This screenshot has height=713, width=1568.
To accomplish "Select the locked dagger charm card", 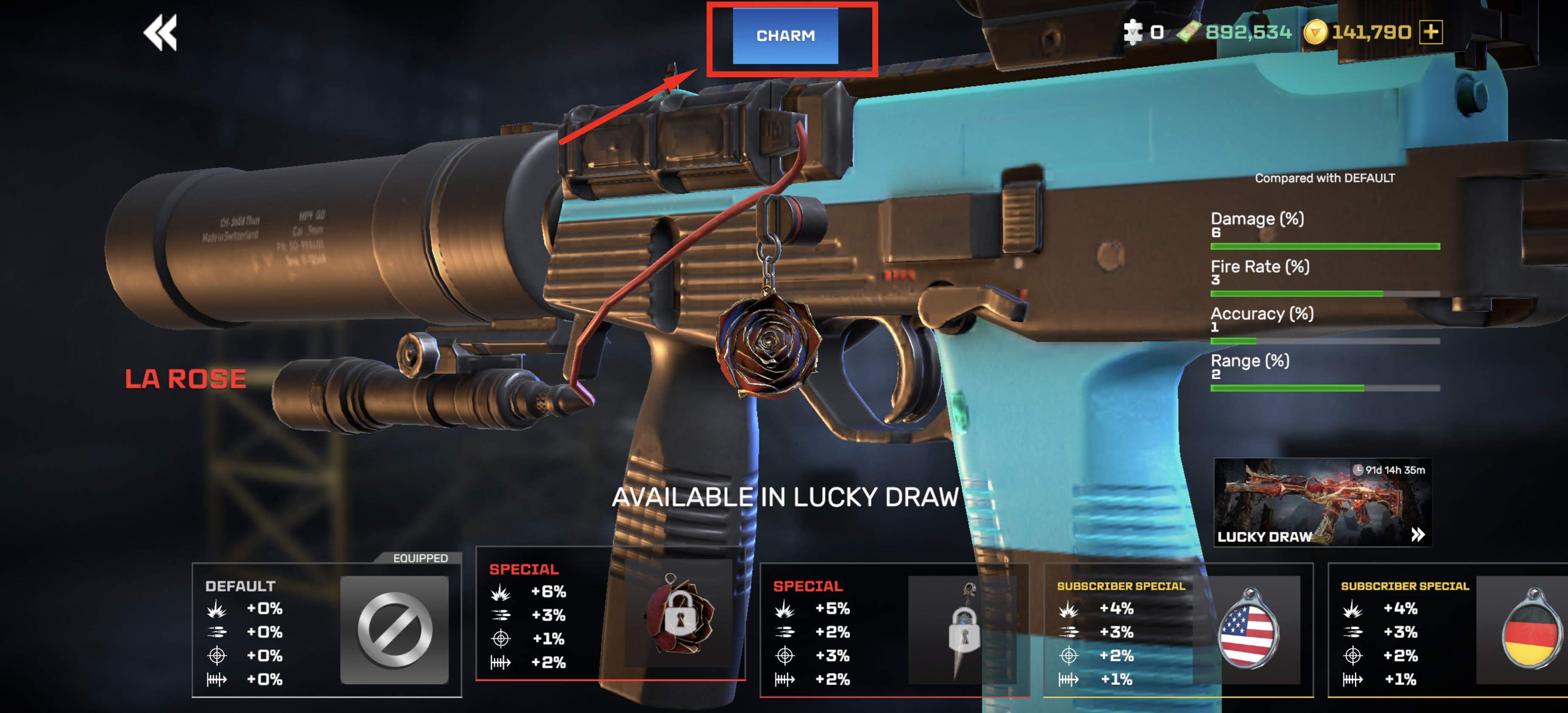I will (894, 629).
